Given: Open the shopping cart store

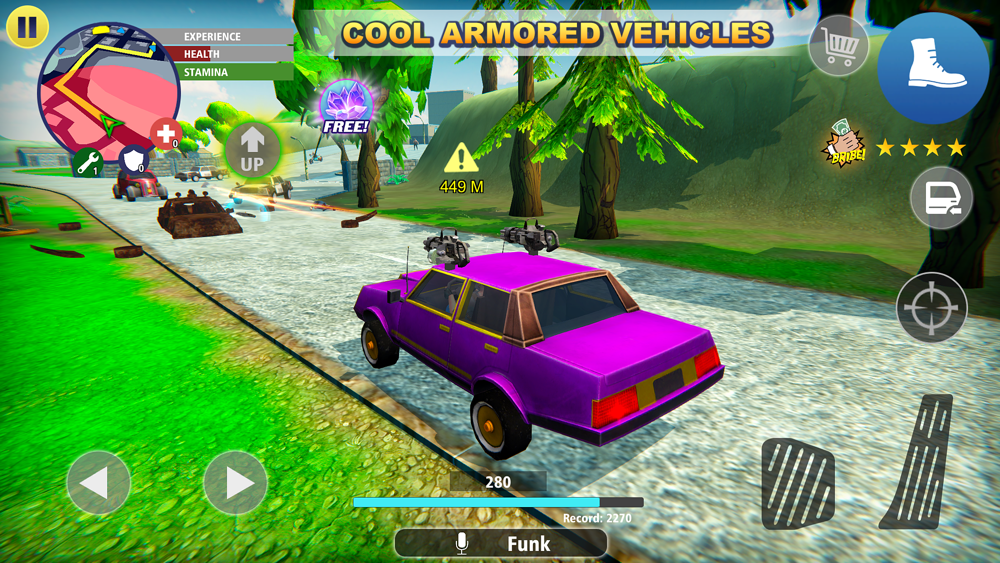Looking at the screenshot, I should pyautogui.click(x=838, y=46).
